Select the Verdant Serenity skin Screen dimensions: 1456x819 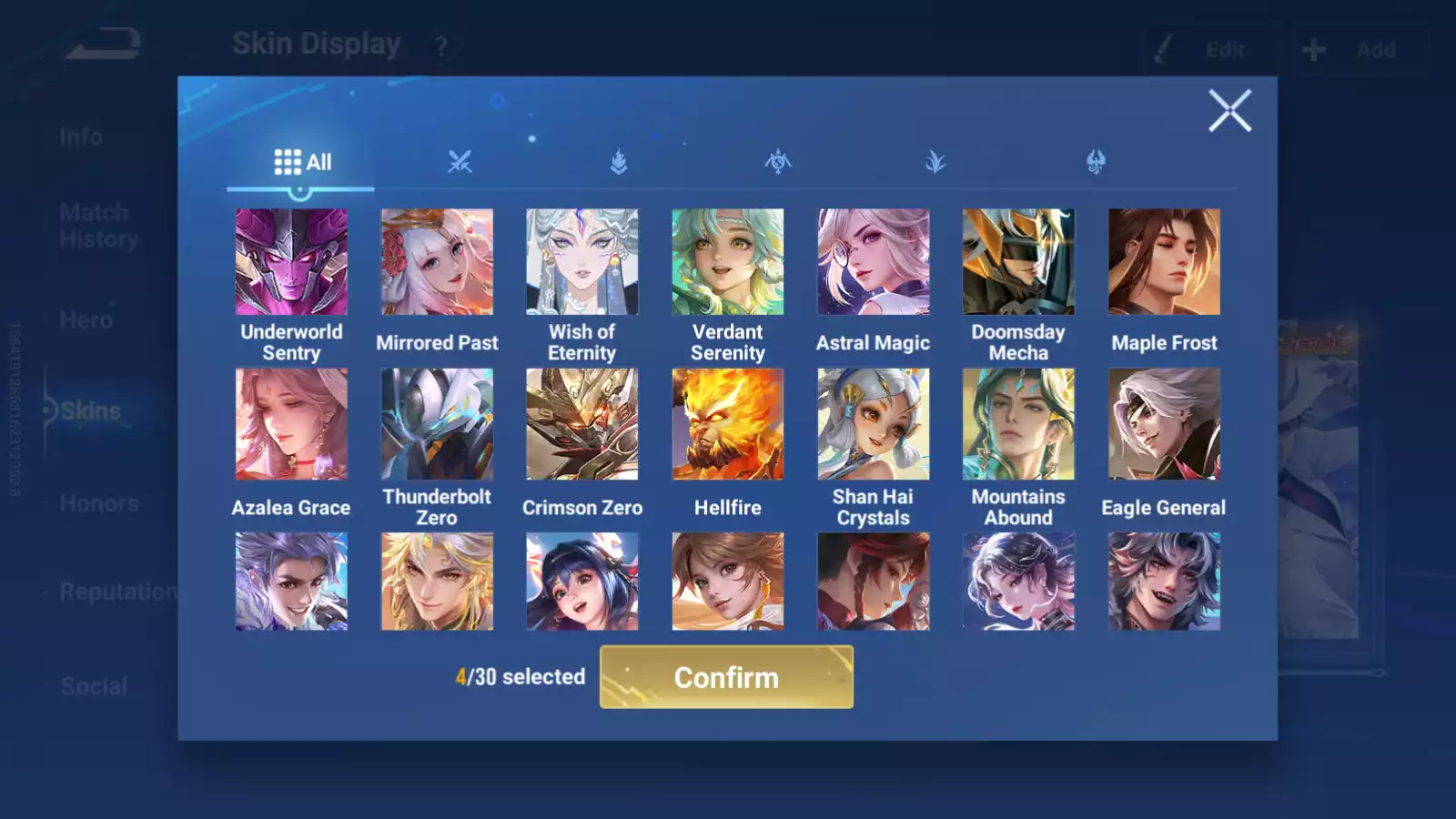[x=727, y=262]
